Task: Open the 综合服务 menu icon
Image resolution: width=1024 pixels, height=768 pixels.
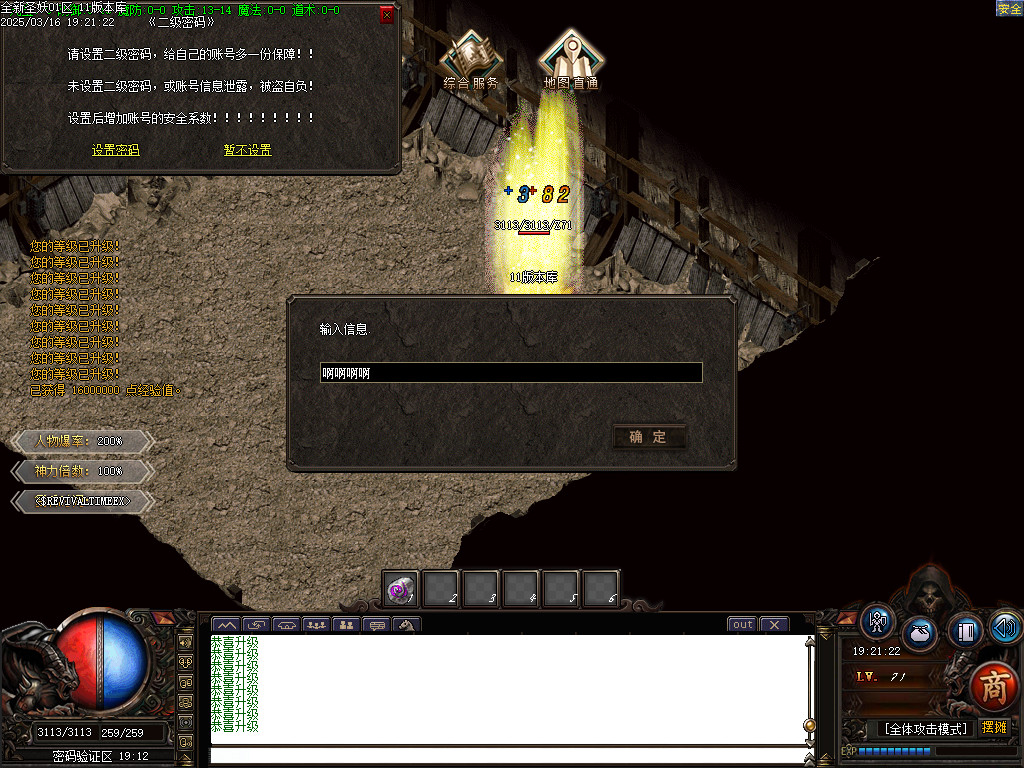Action: coord(471,60)
